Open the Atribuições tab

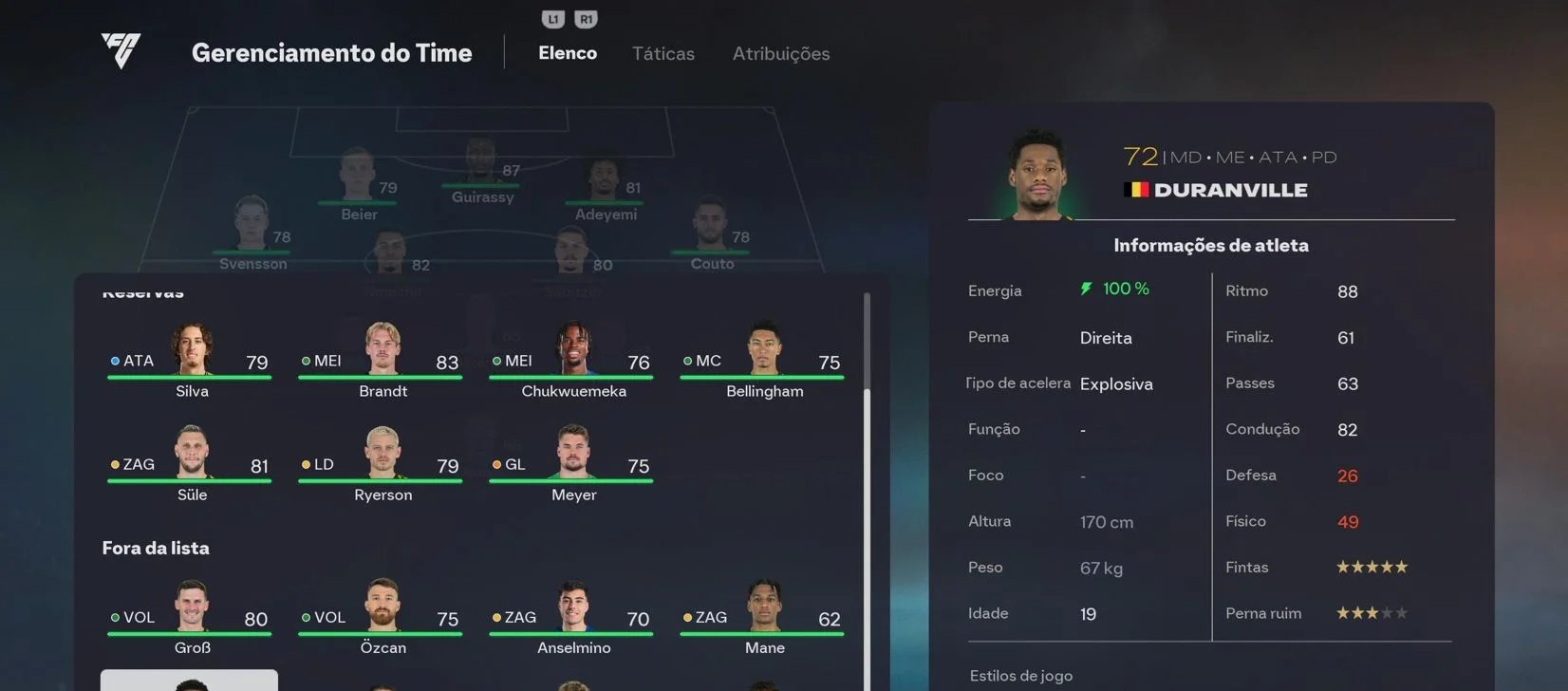coord(780,53)
